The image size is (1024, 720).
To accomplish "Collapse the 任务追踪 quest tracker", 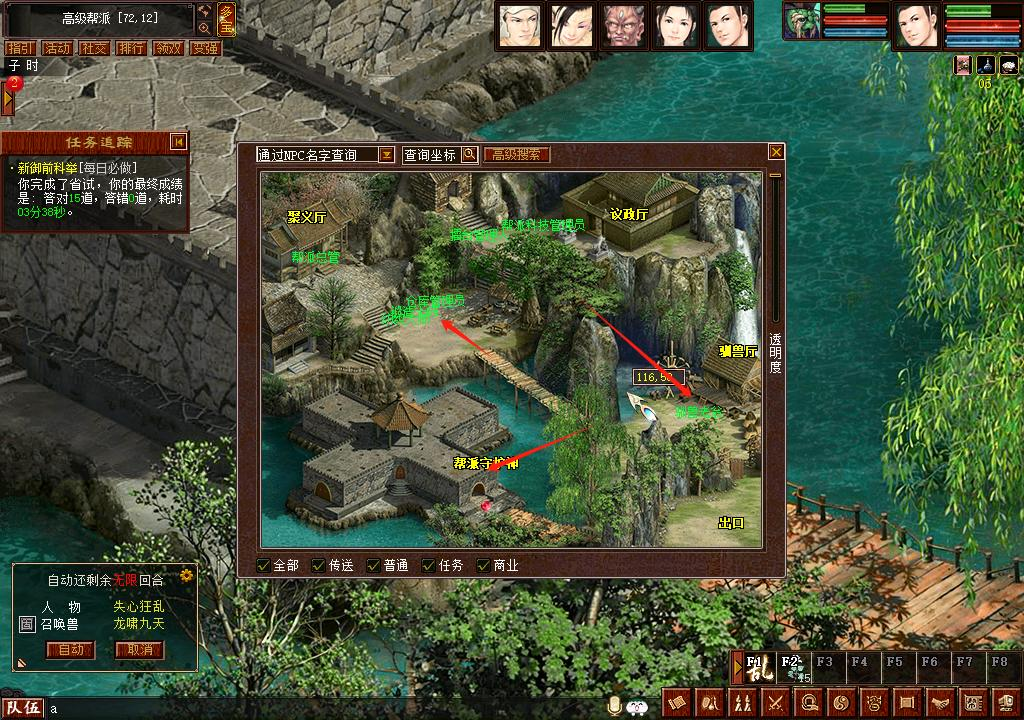I will pyautogui.click(x=178, y=142).
